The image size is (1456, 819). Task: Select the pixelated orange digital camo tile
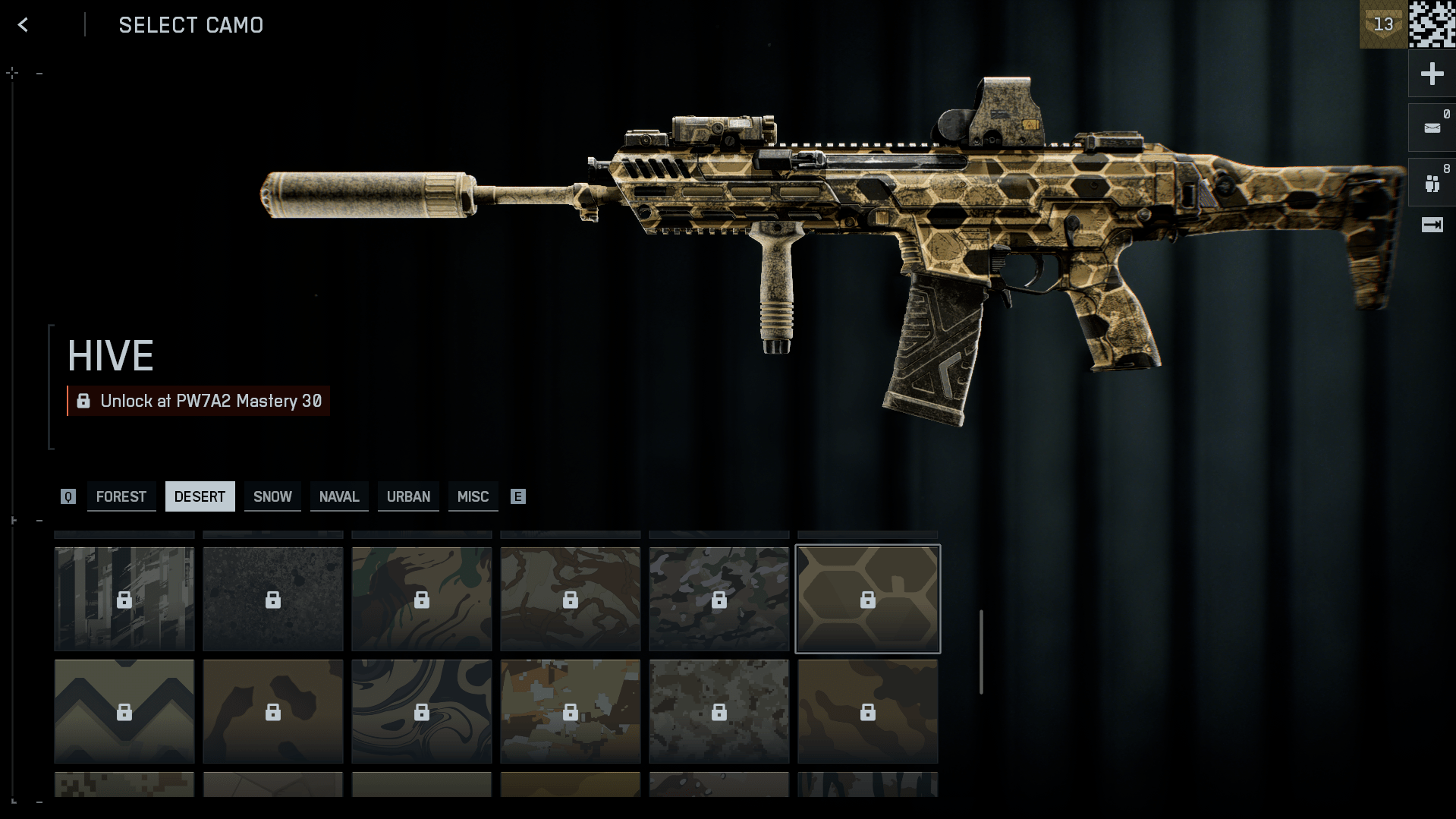[571, 711]
